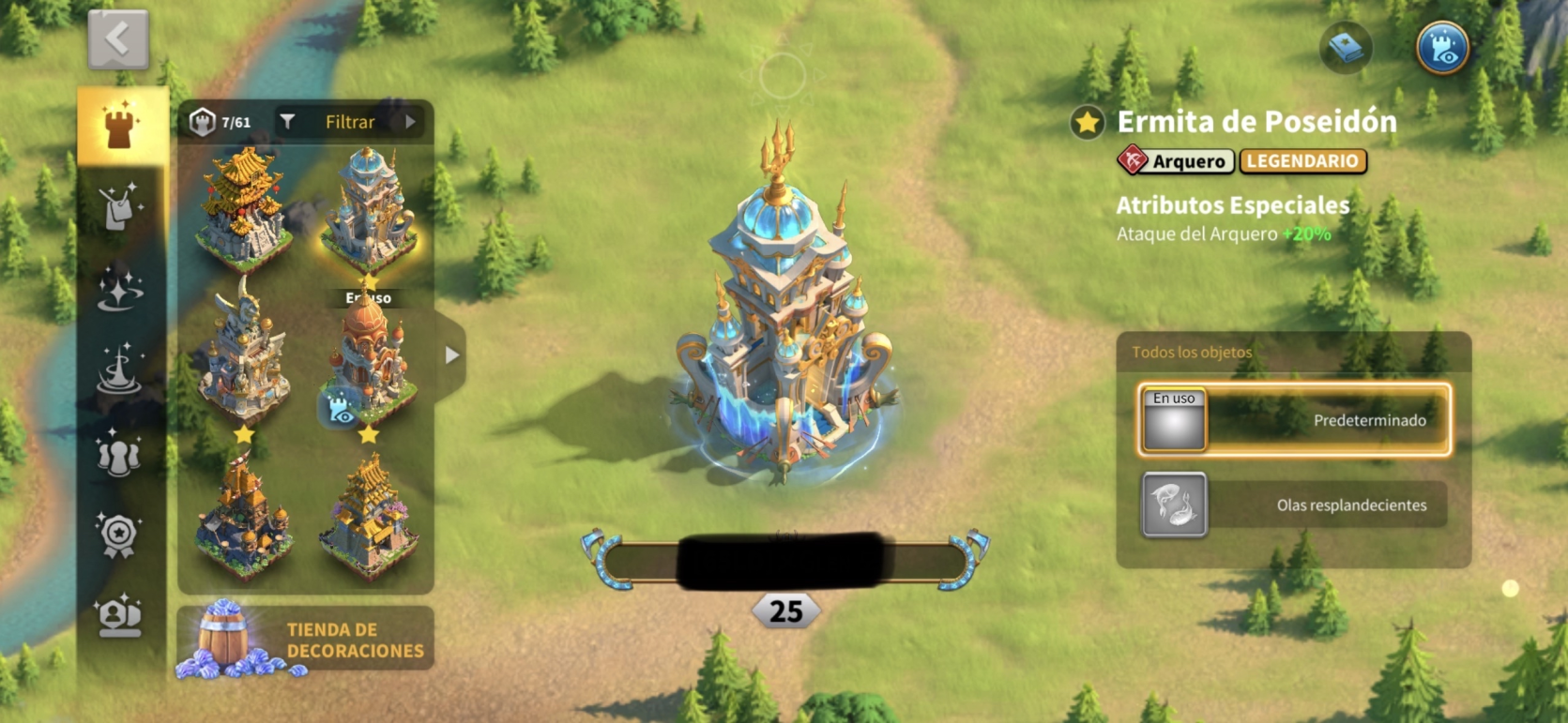Expand the skin list side arrow
1568x723 pixels.
click(452, 355)
